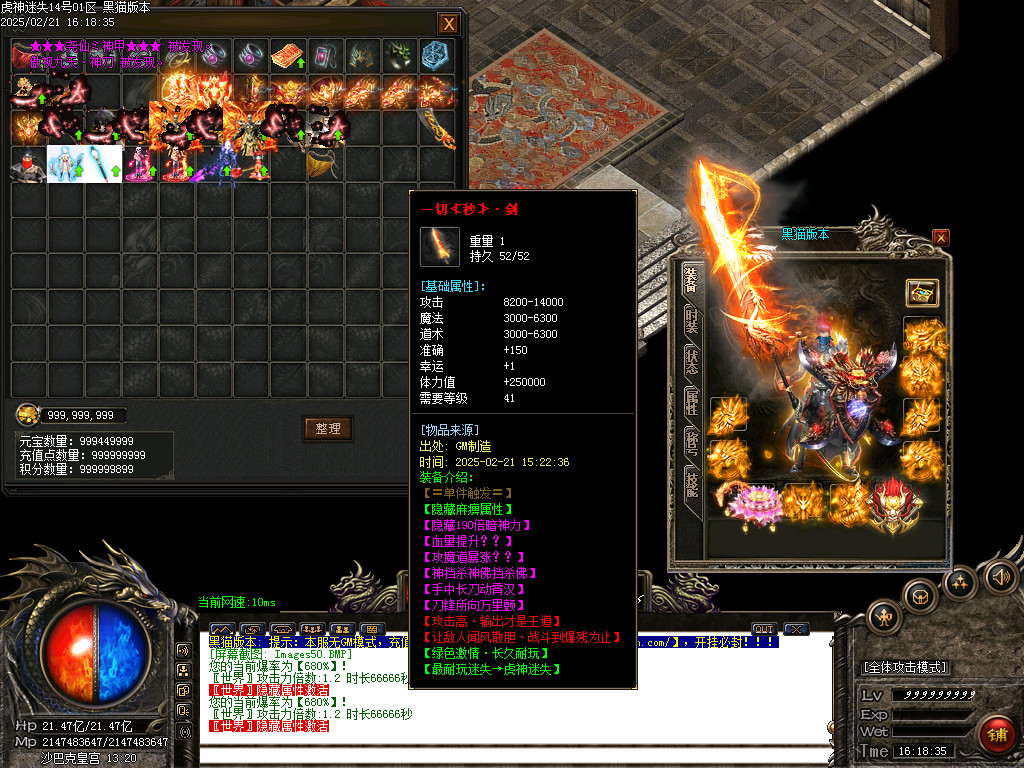Open the 技能 skills tab
The height and width of the screenshot is (768, 1024).
(691, 482)
